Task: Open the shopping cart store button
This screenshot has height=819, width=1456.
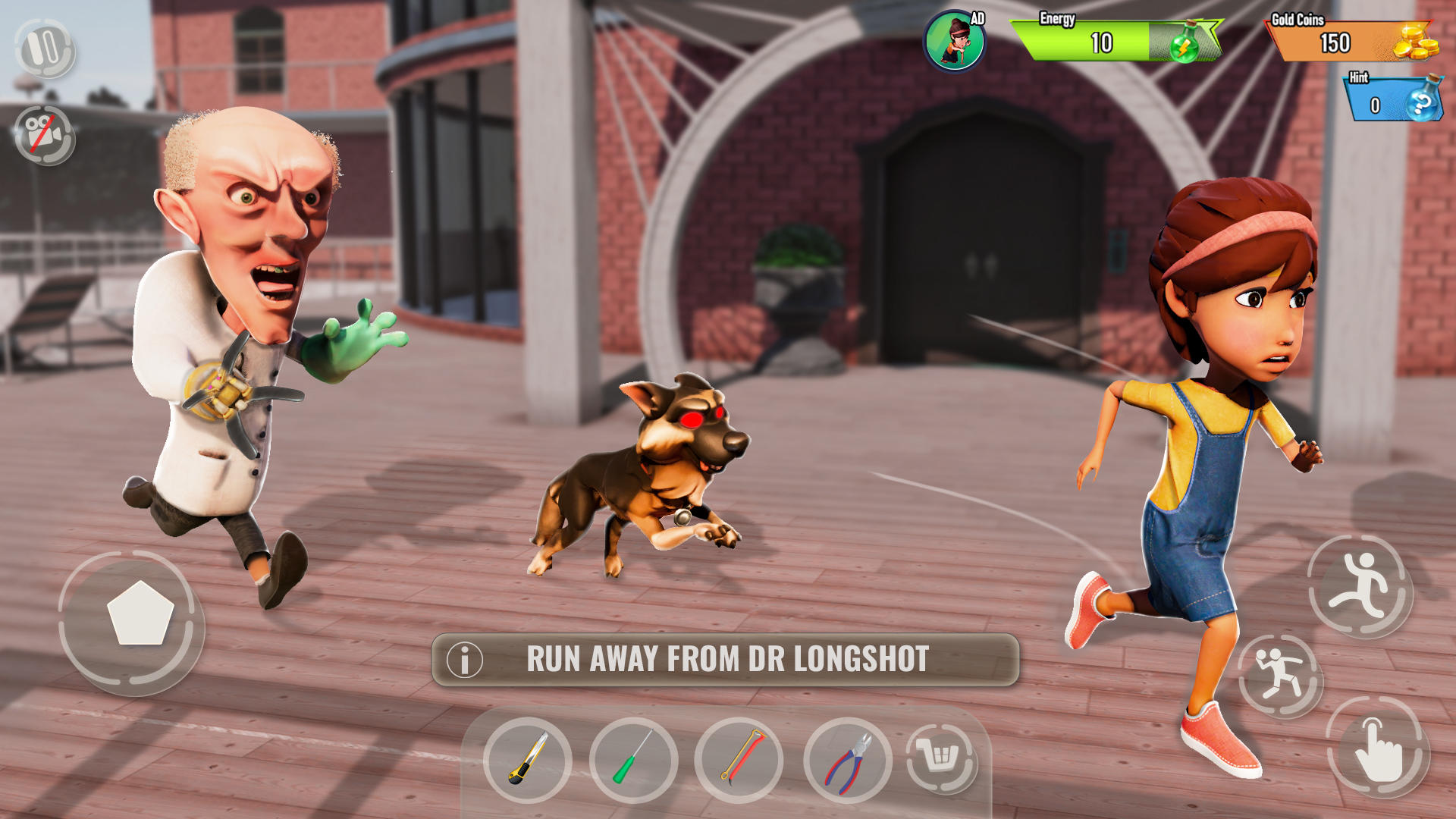Action: pyautogui.click(x=941, y=757)
